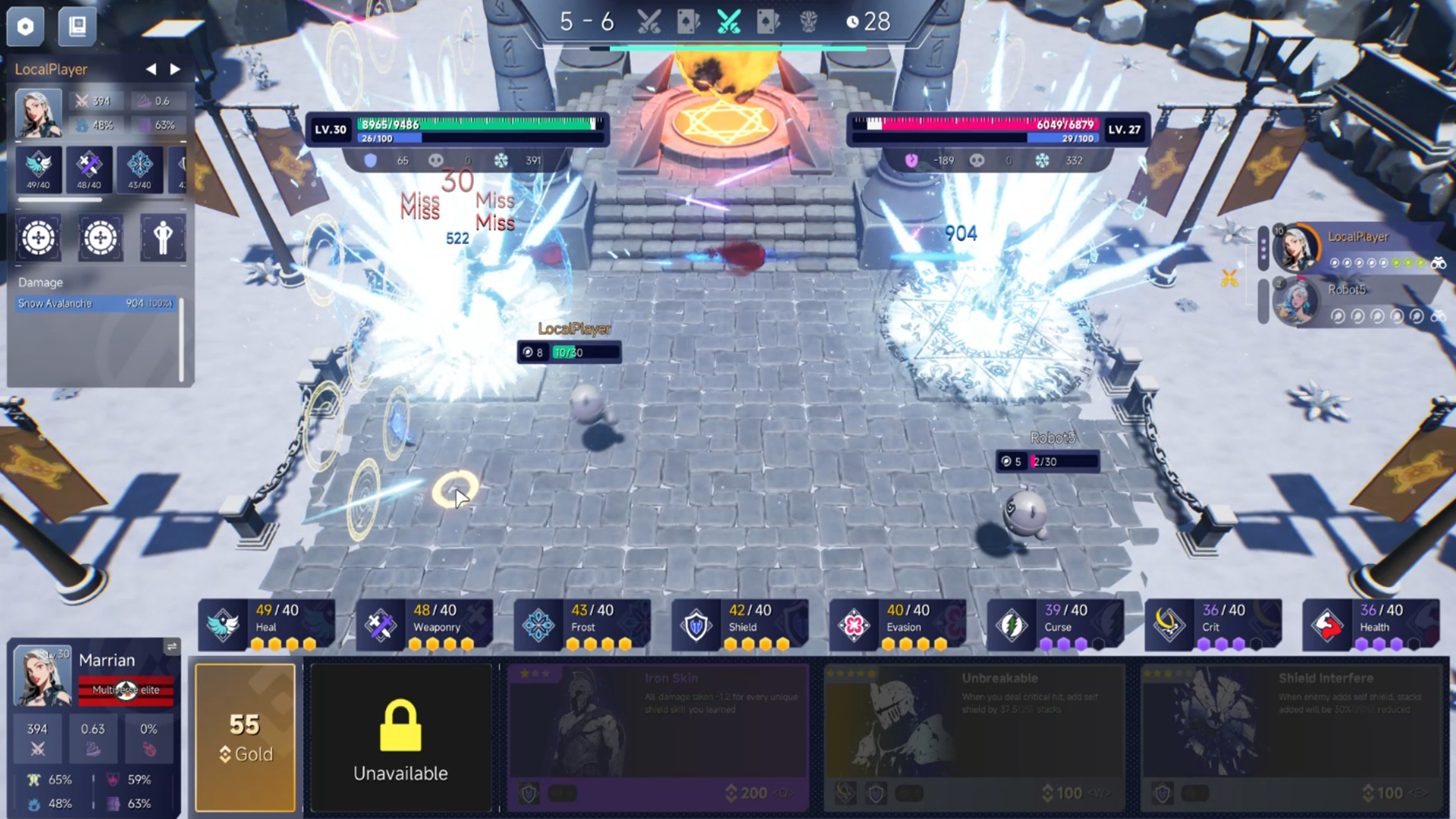Click the Curse skill icon showing 39/40
1456x819 pixels.
(x=1012, y=625)
